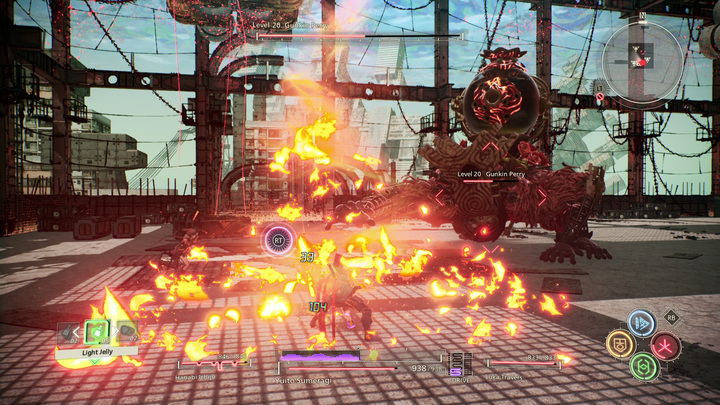Screen dimensions: 720x405
Task: Select the Light Jelly item slot
Action: coord(97,332)
